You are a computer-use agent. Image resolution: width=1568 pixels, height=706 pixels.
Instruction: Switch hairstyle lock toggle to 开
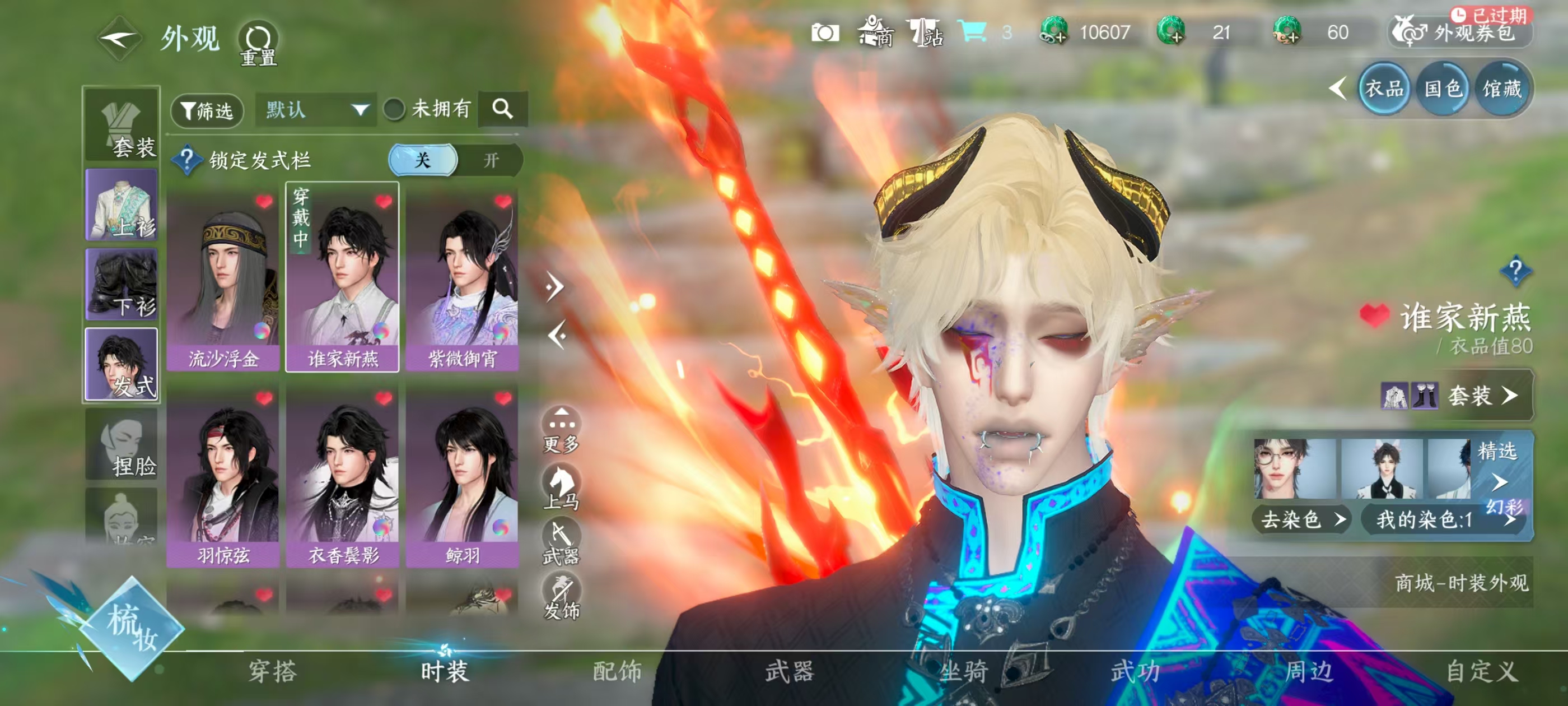click(x=491, y=160)
